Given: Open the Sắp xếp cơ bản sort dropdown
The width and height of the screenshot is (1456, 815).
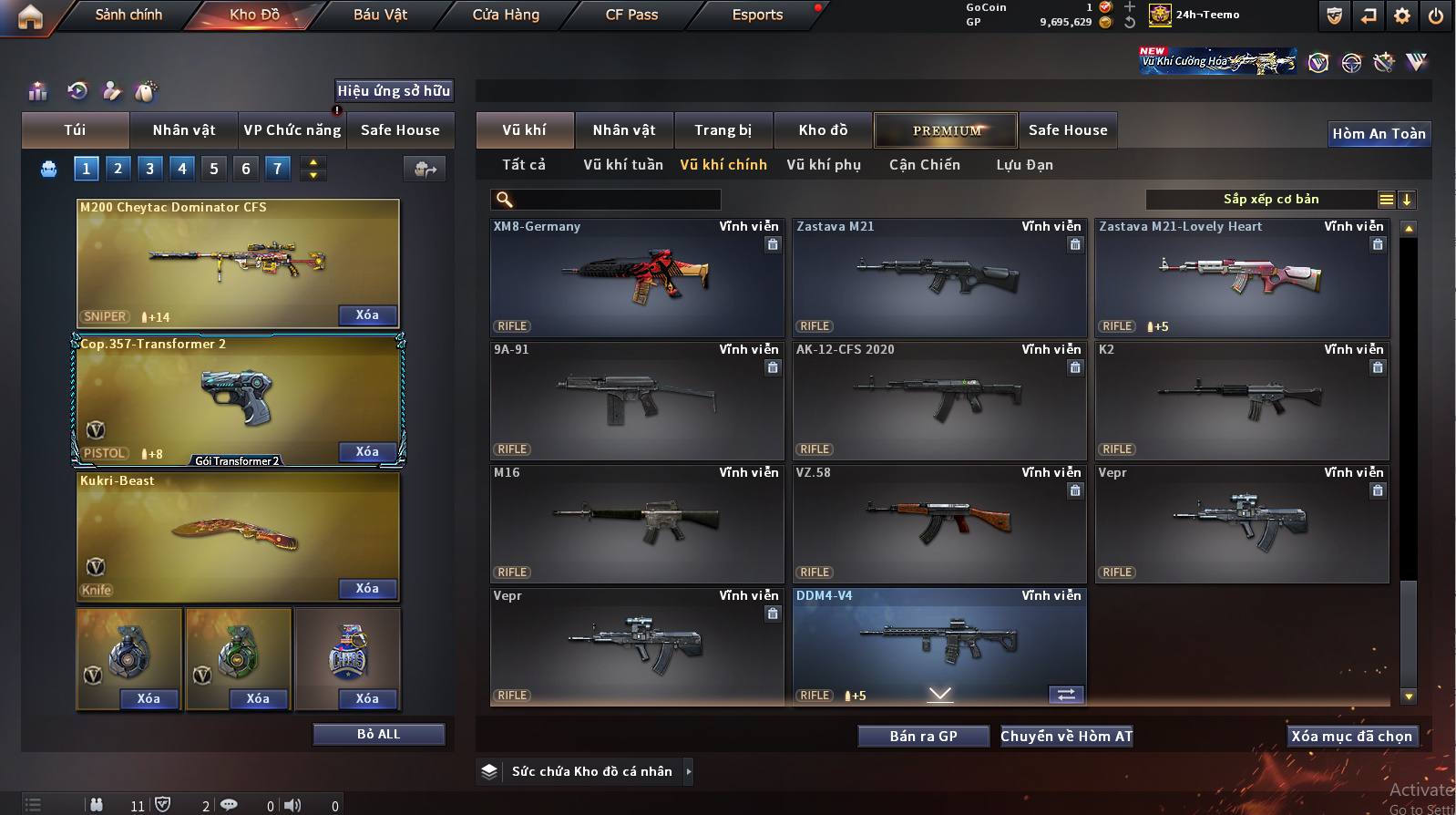Looking at the screenshot, I should click(x=1270, y=200).
